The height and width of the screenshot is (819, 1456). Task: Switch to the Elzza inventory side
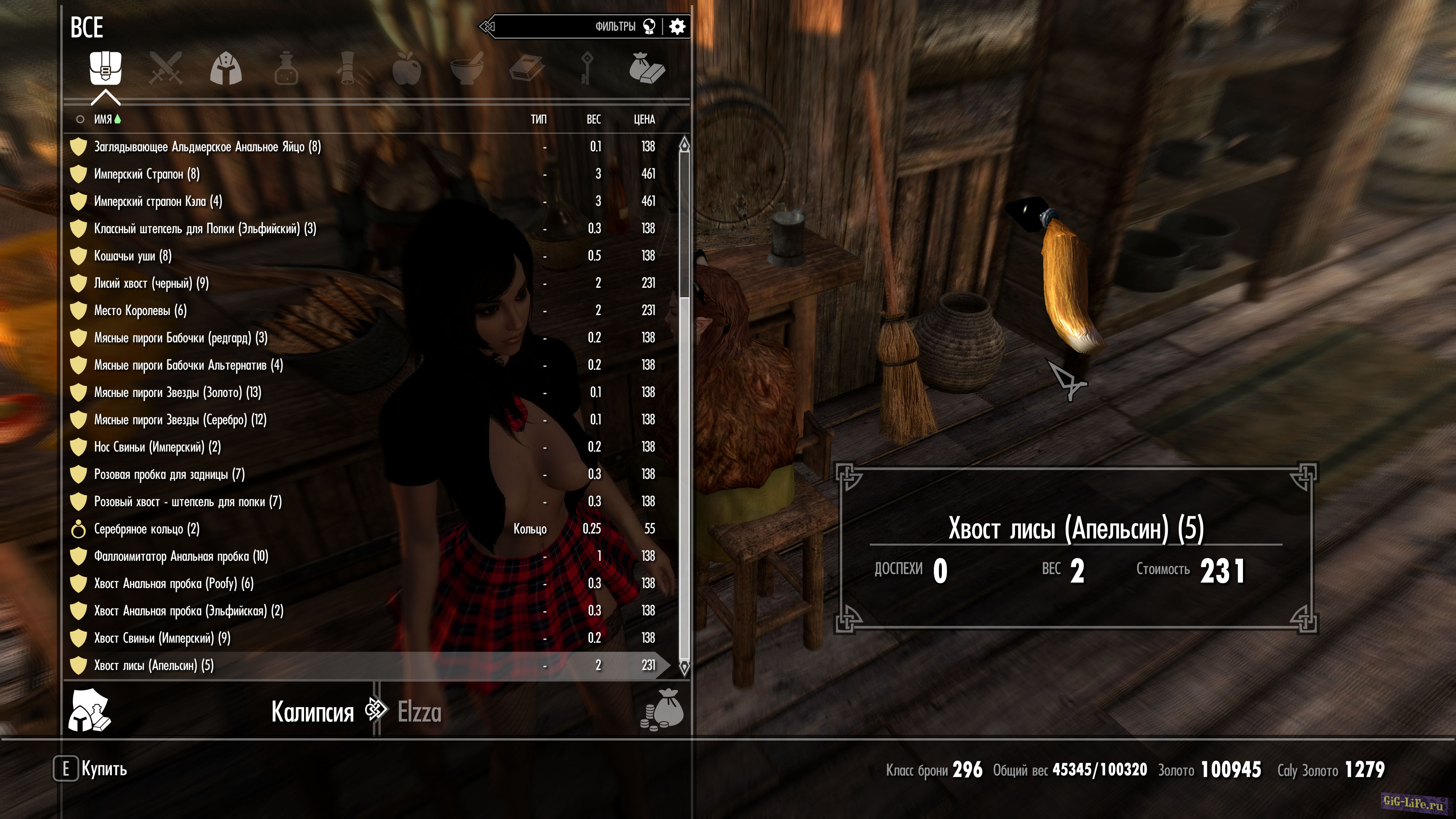[419, 712]
